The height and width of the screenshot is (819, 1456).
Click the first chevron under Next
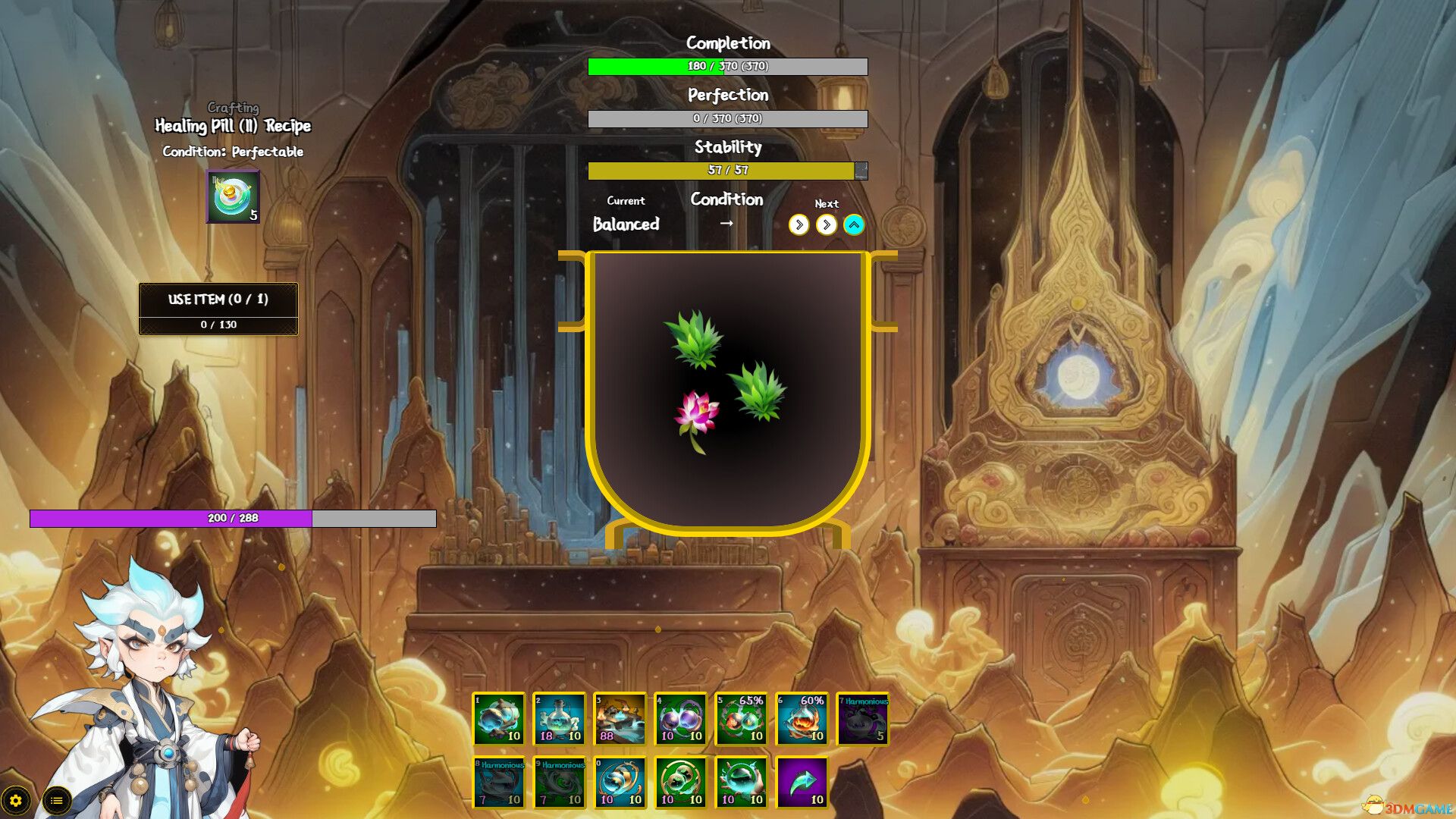point(799,224)
